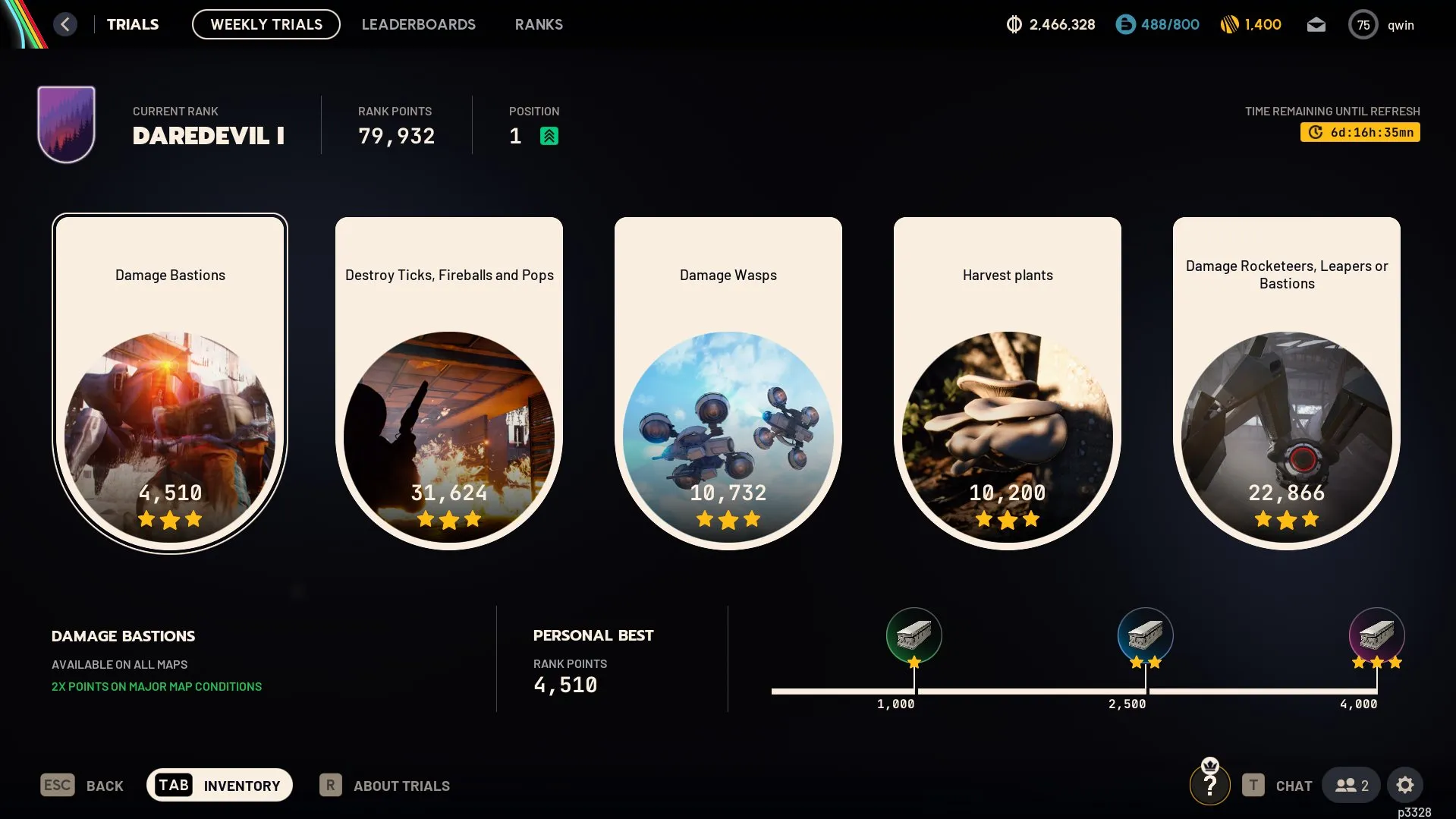Click the About Trials button
Screen dimensions: 1456x819
coord(385,785)
